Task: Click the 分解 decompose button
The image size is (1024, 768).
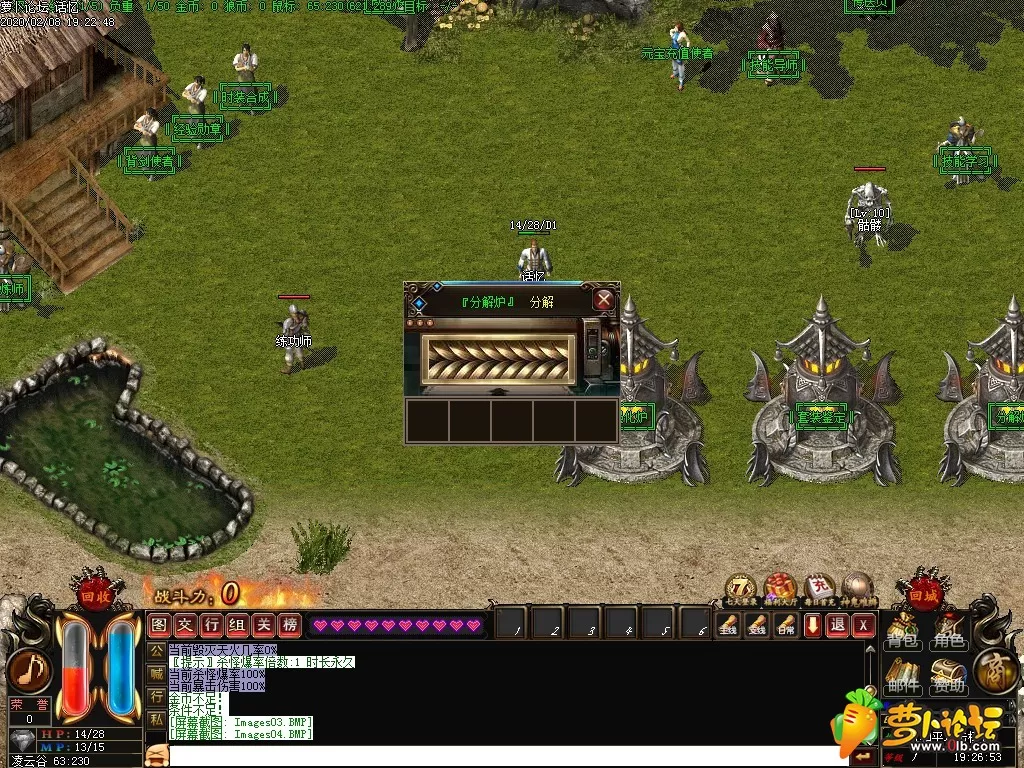Action: click(x=541, y=301)
